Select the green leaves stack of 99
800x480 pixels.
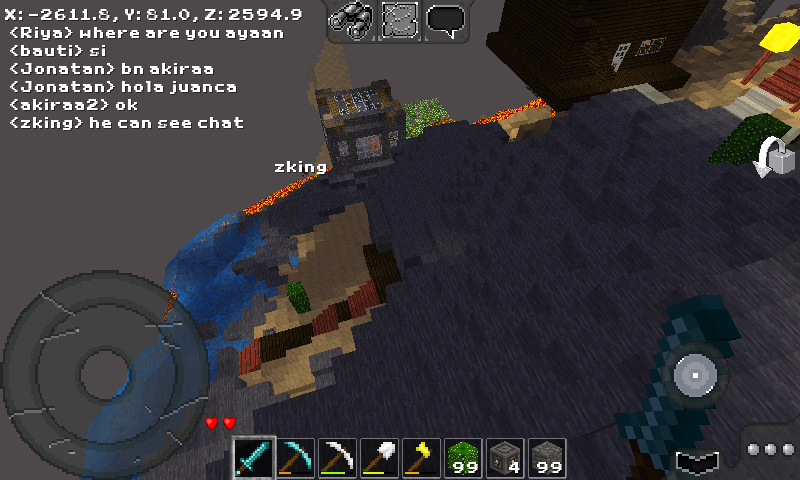pos(463,458)
